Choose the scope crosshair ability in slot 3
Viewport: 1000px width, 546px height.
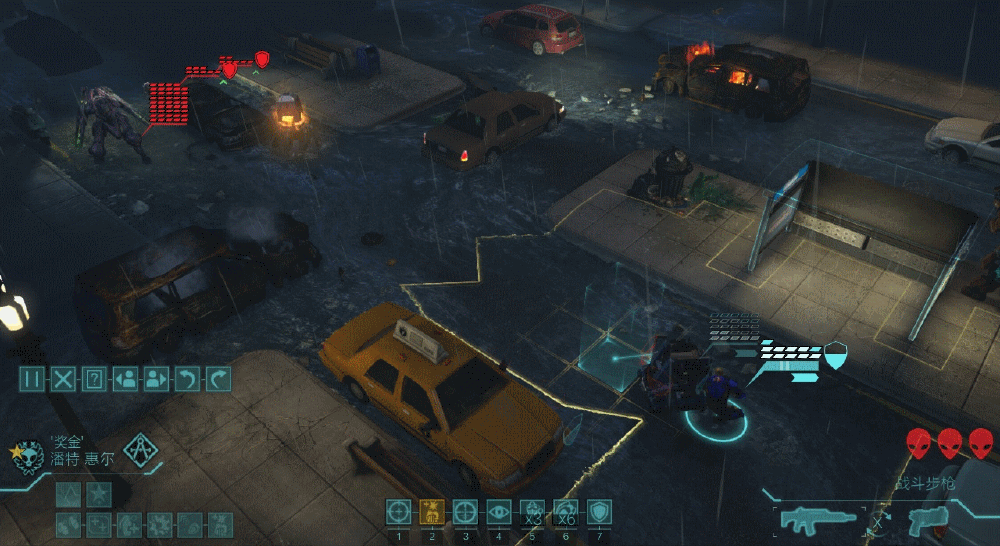pos(465,511)
